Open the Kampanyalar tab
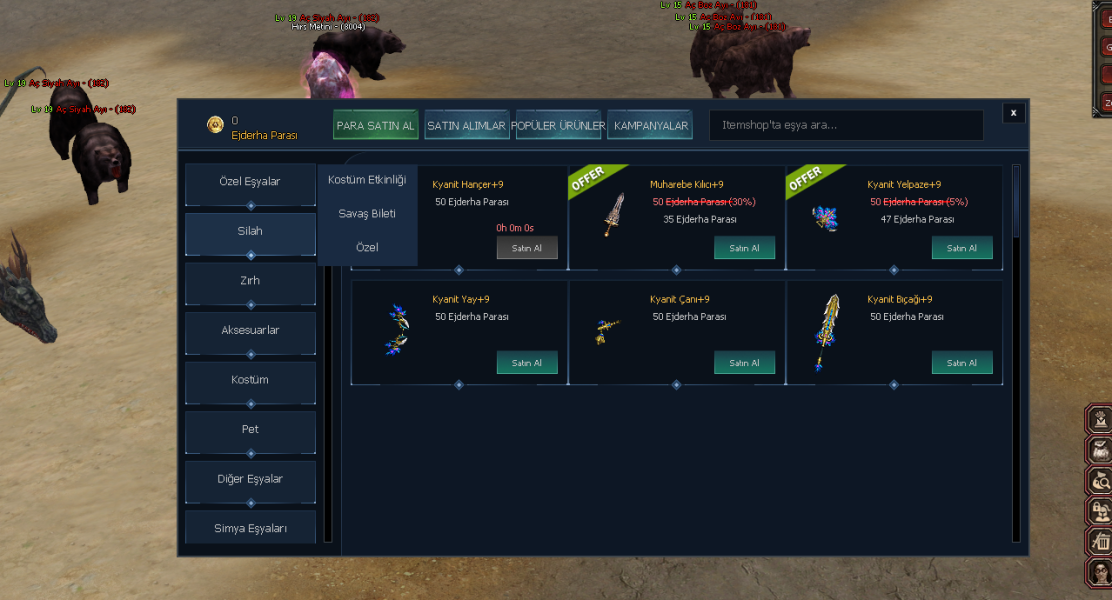 pos(650,126)
